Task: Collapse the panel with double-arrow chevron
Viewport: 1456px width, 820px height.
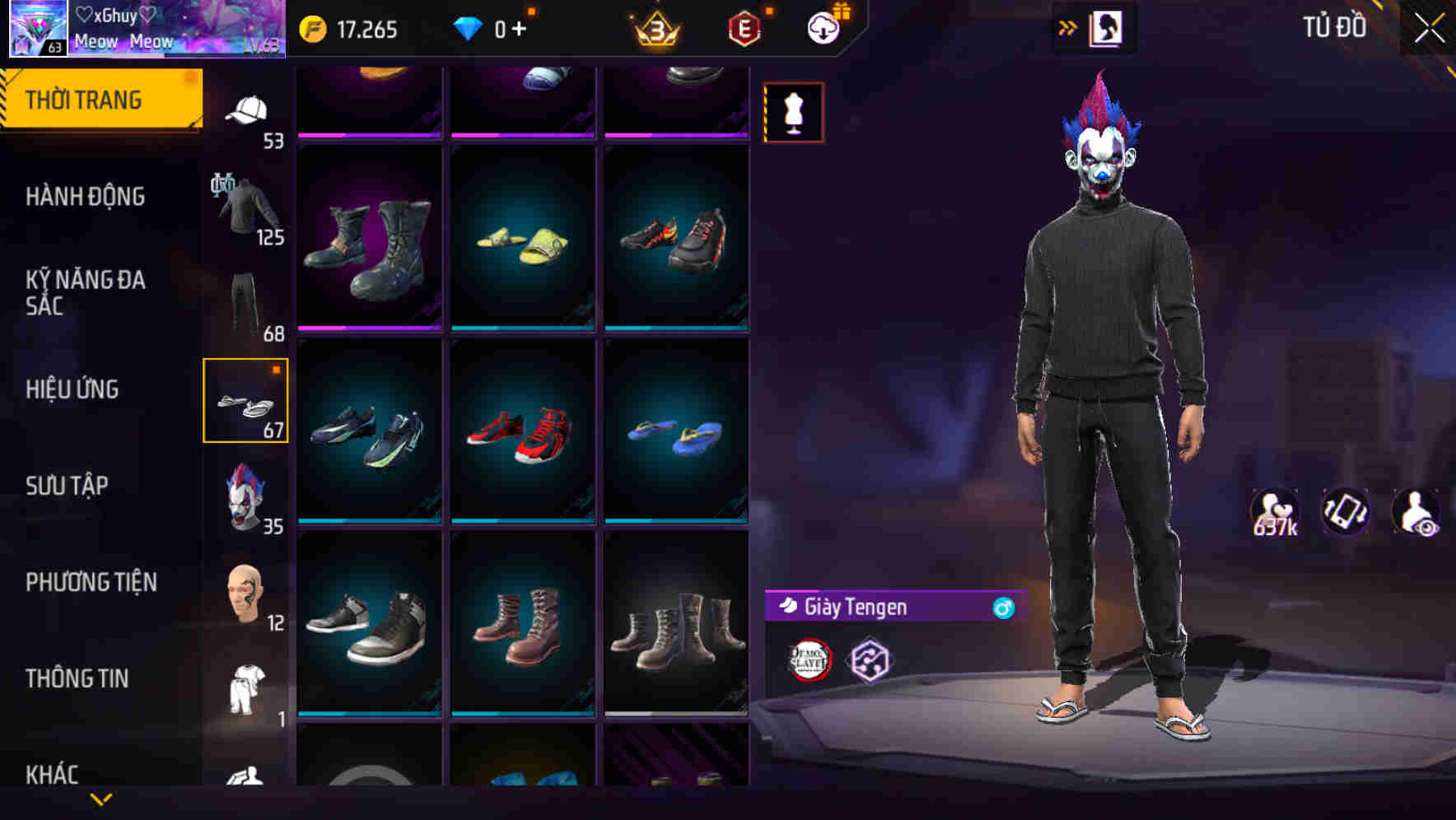Action: click(x=1066, y=26)
